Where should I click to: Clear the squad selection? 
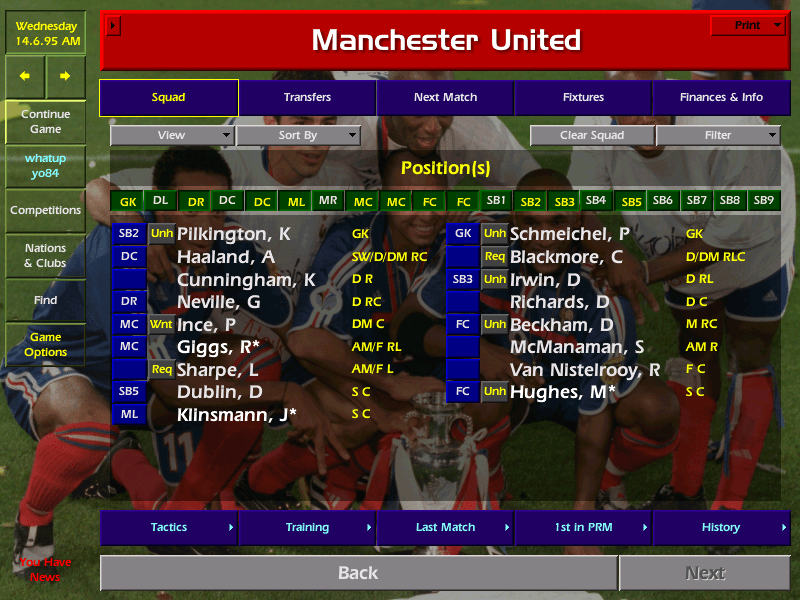click(x=592, y=136)
